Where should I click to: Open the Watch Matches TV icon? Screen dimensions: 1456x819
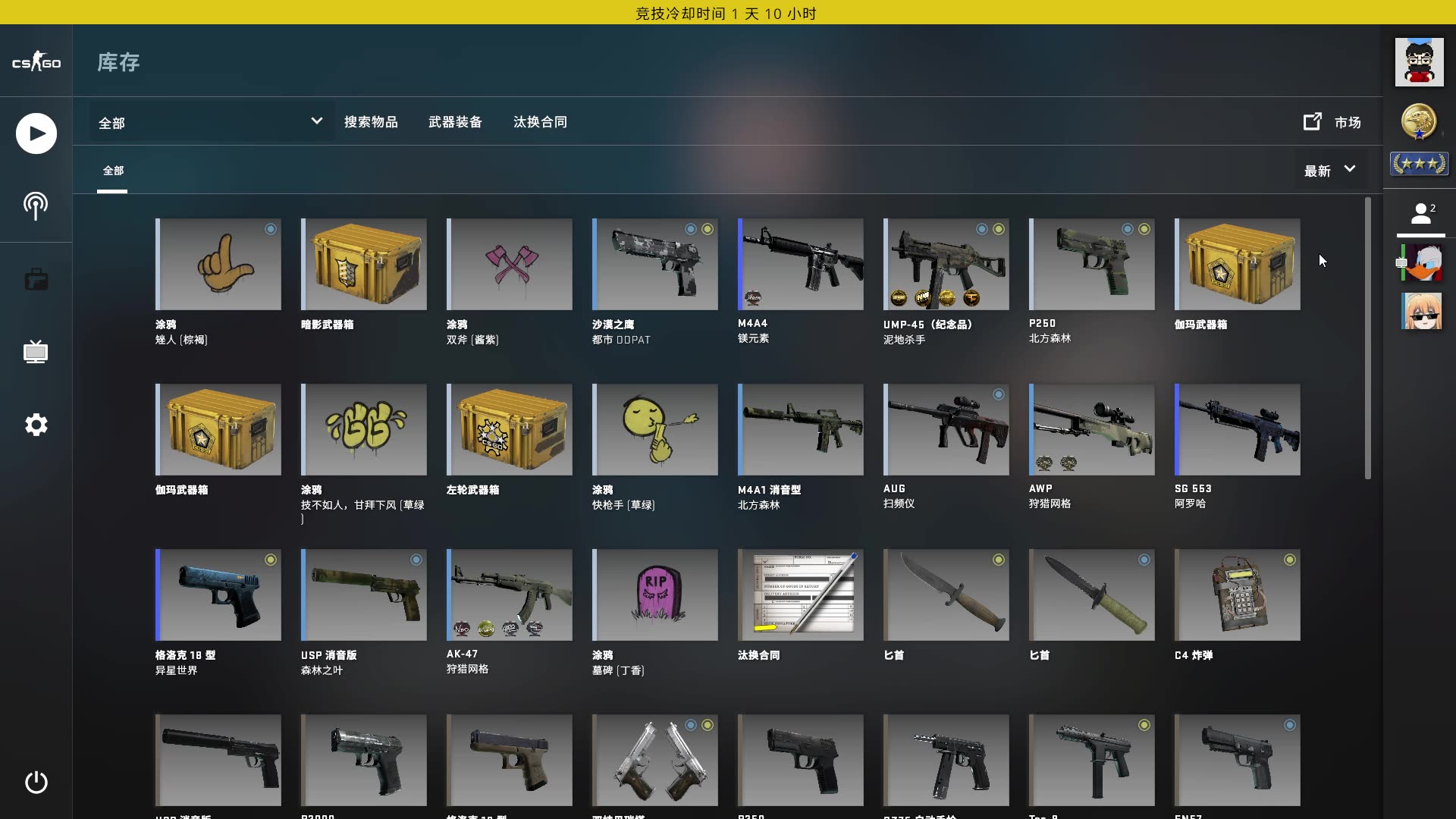point(35,351)
